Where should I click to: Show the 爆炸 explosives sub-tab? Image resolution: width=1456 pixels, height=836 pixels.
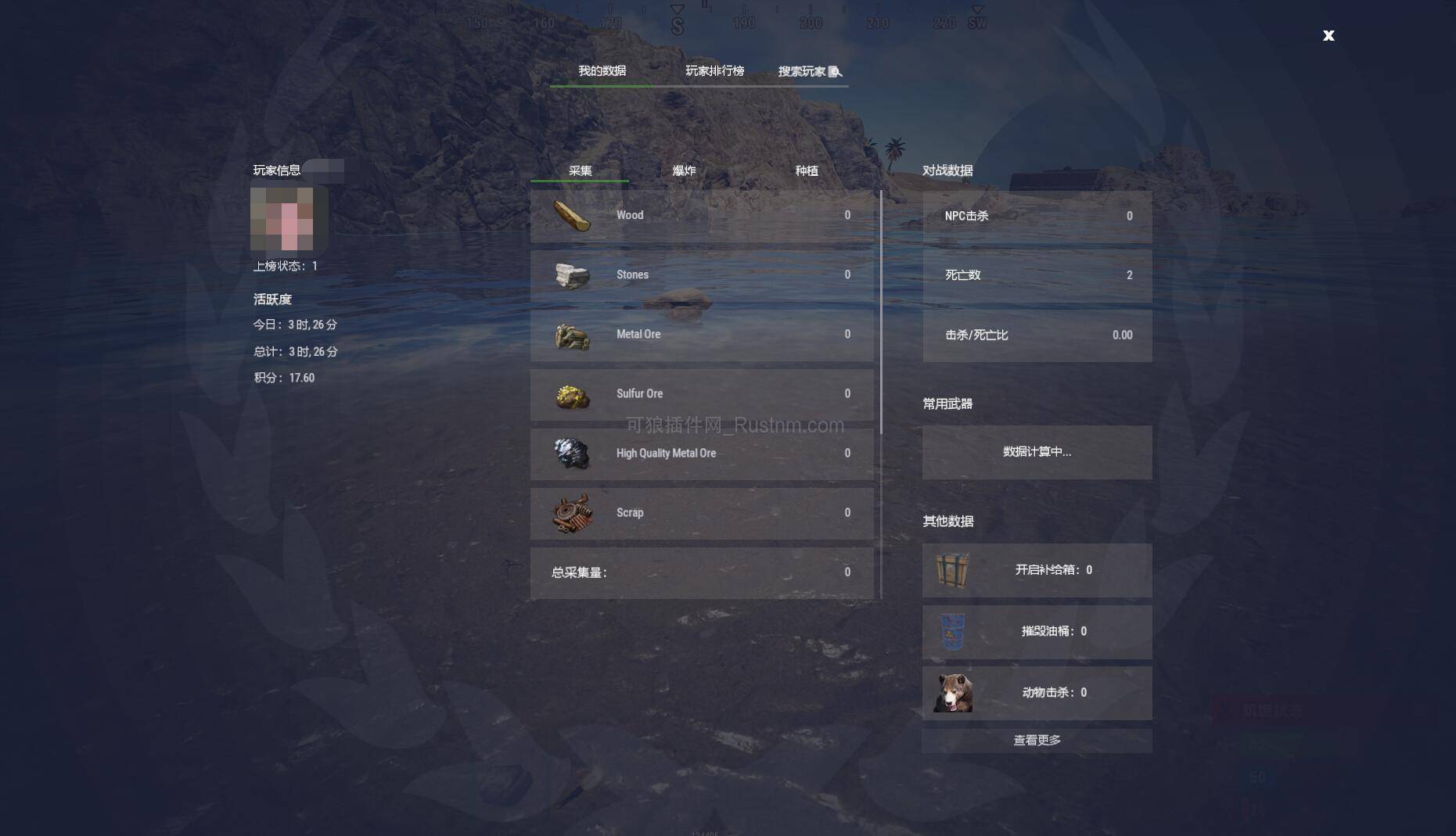click(684, 170)
